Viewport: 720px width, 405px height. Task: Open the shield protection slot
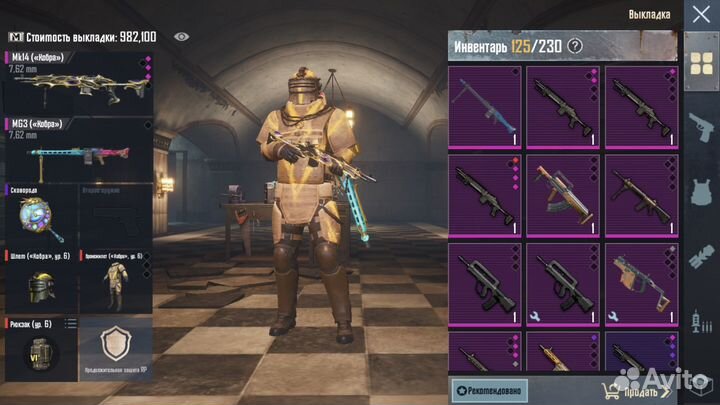click(115, 350)
